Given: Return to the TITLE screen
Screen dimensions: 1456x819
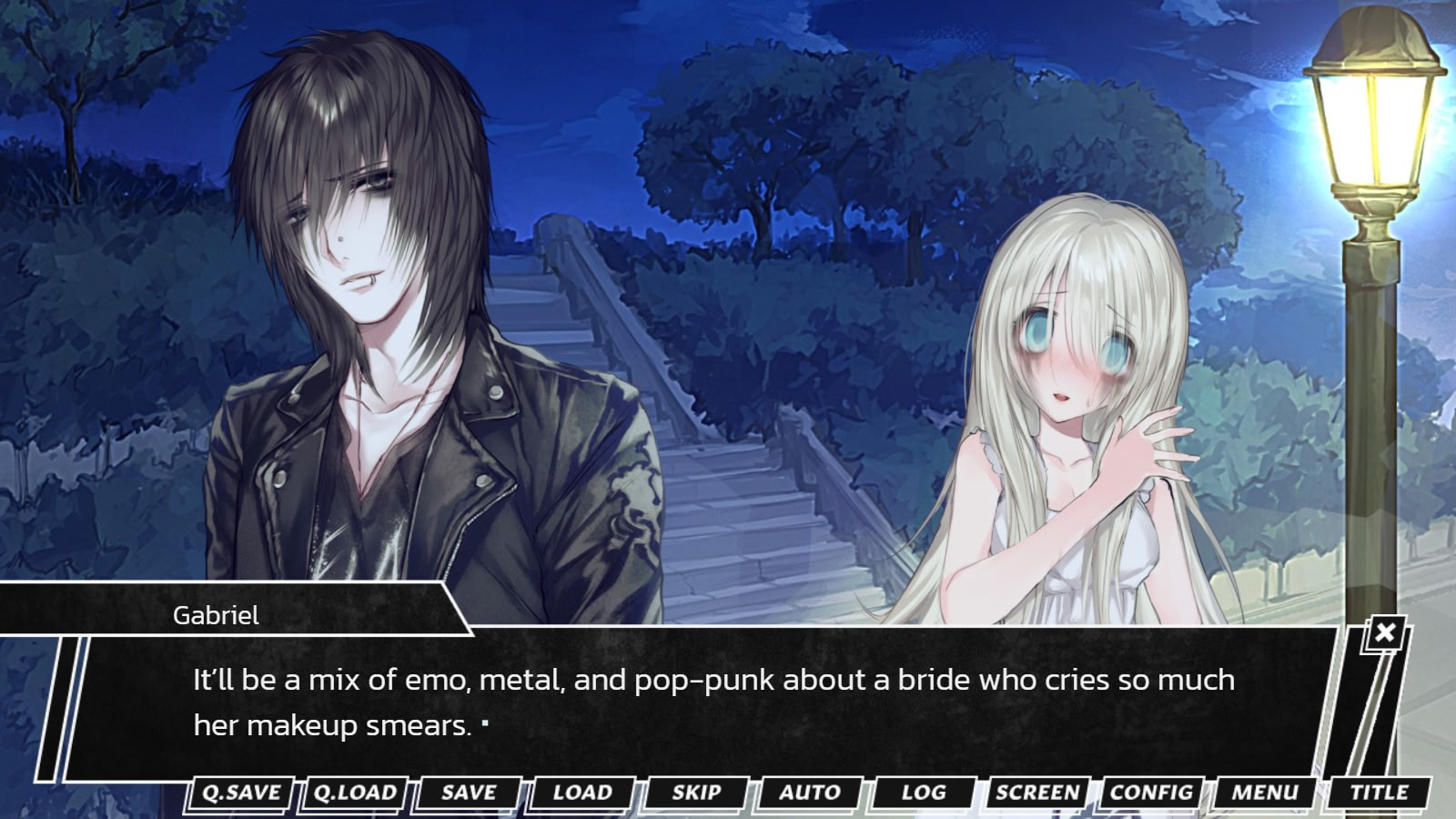Looking at the screenshot, I should (1380, 793).
